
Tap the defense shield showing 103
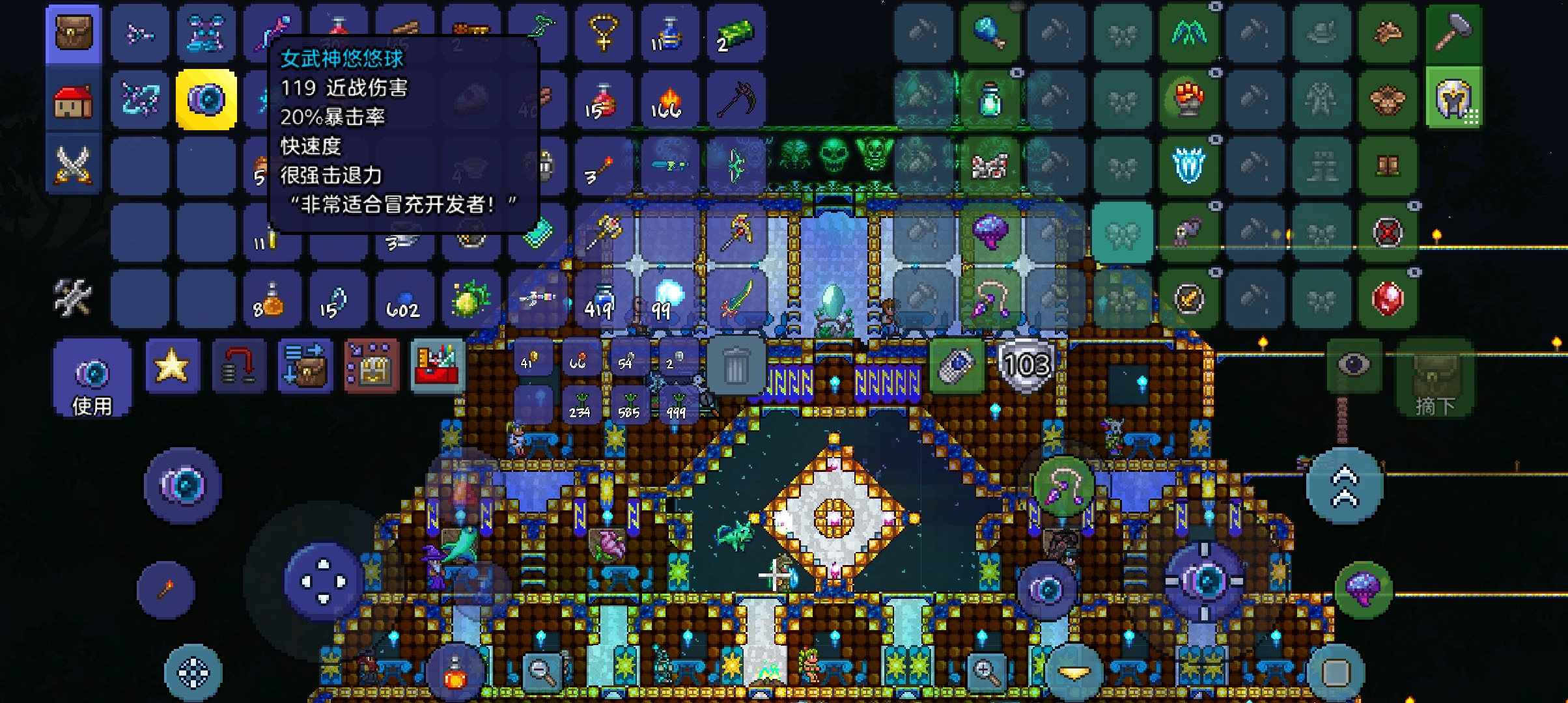tap(1027, 366)
